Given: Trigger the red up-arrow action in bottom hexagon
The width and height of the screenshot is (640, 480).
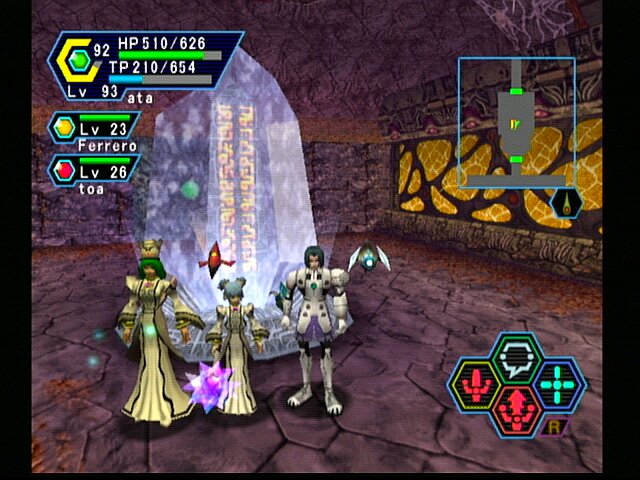Looking at the screenshot, I should pyautogui.click(x=518, y=406).
